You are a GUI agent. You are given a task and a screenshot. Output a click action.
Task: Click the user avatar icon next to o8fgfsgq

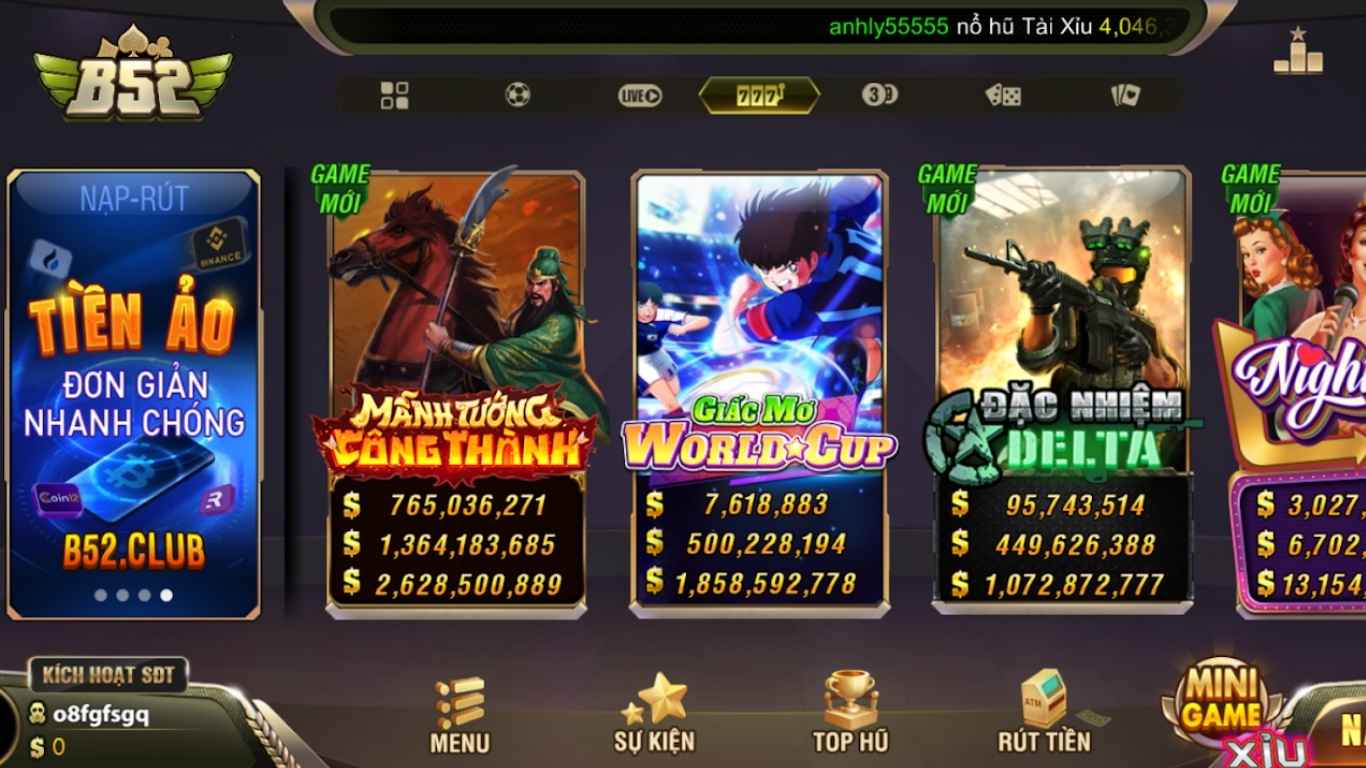point(36,714)
